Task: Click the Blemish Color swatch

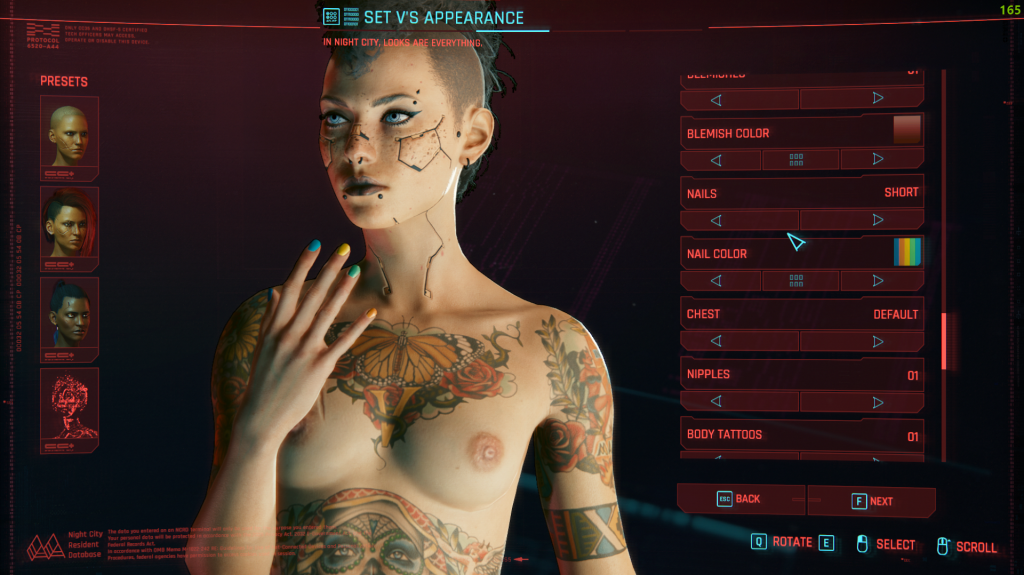Action: pyautogui.click(x=907, y=131)
